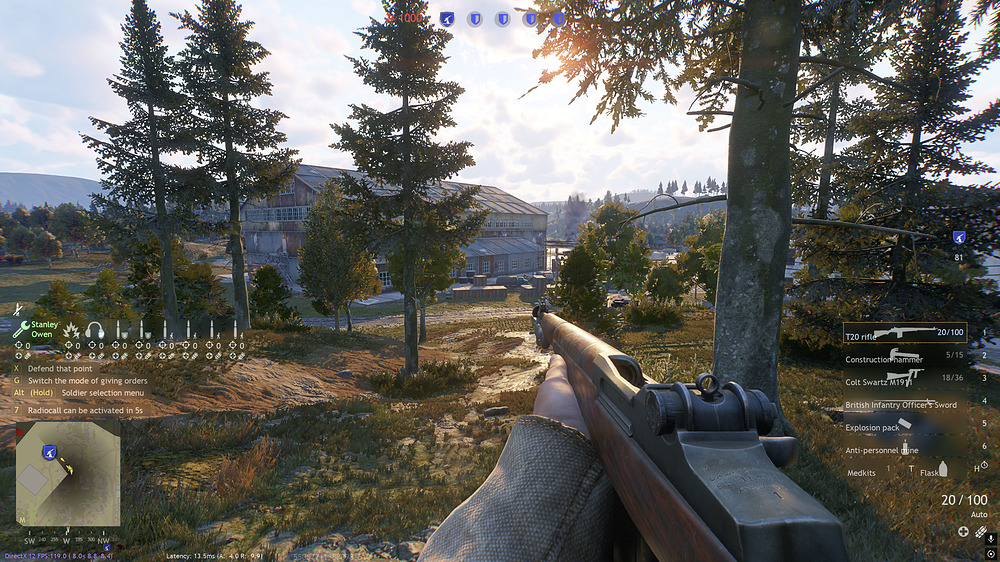Open the minimap
Screen dimensions: 1000x562
pos(68,473)
